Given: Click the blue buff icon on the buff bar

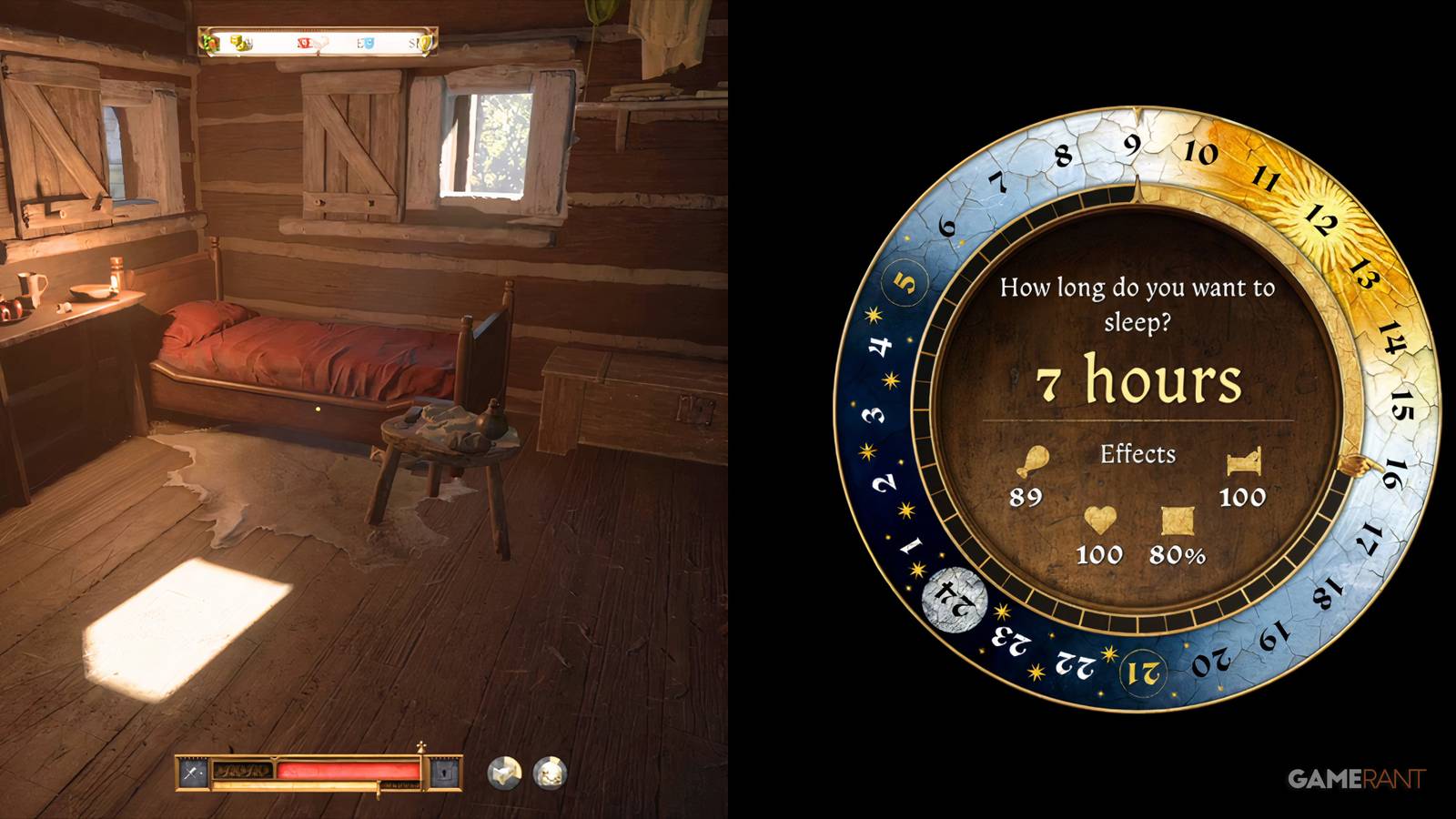Looking at the screenshot, I should (369, 43).
